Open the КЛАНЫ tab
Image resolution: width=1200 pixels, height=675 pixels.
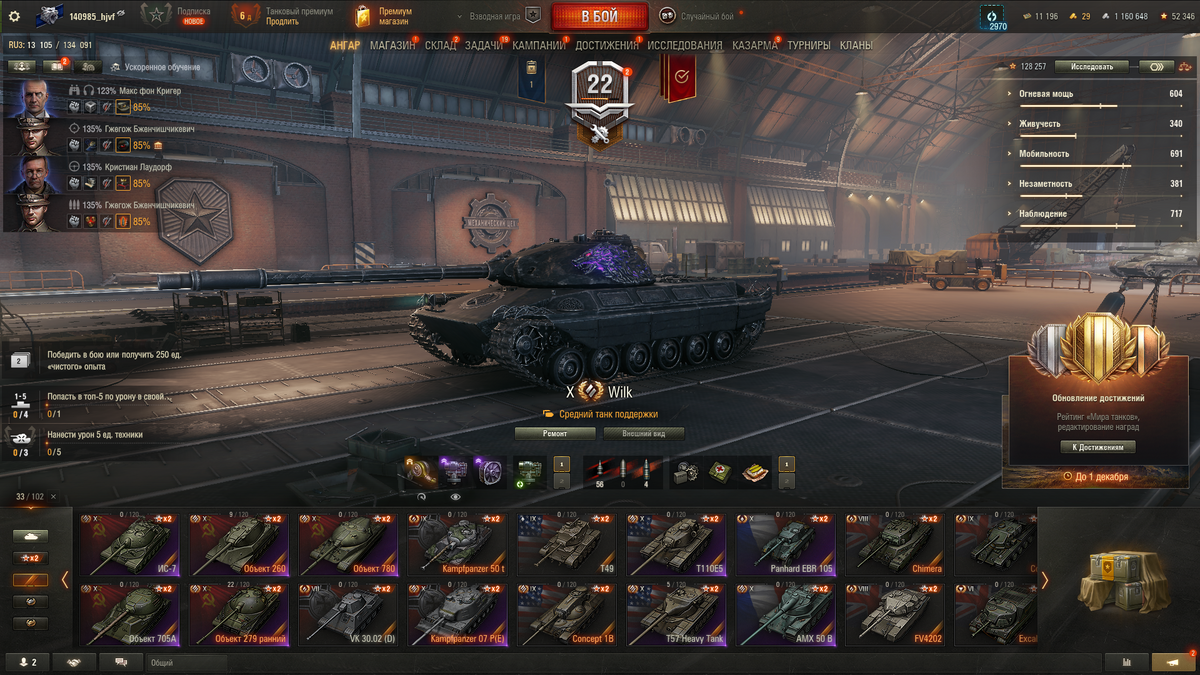[856, 46]
